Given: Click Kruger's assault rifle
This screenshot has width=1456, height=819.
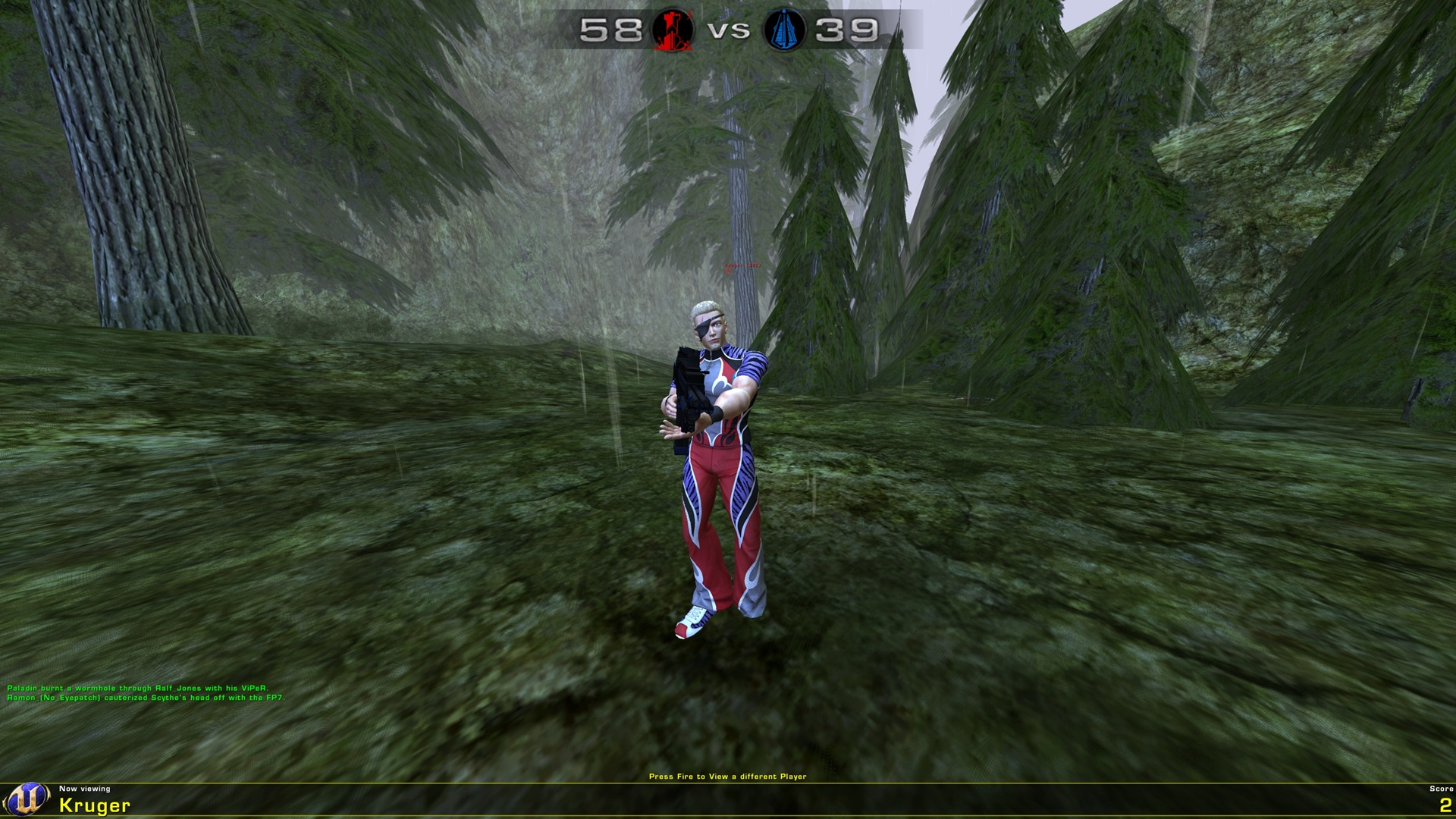Looking at the screenshot, I should [687, 383].
